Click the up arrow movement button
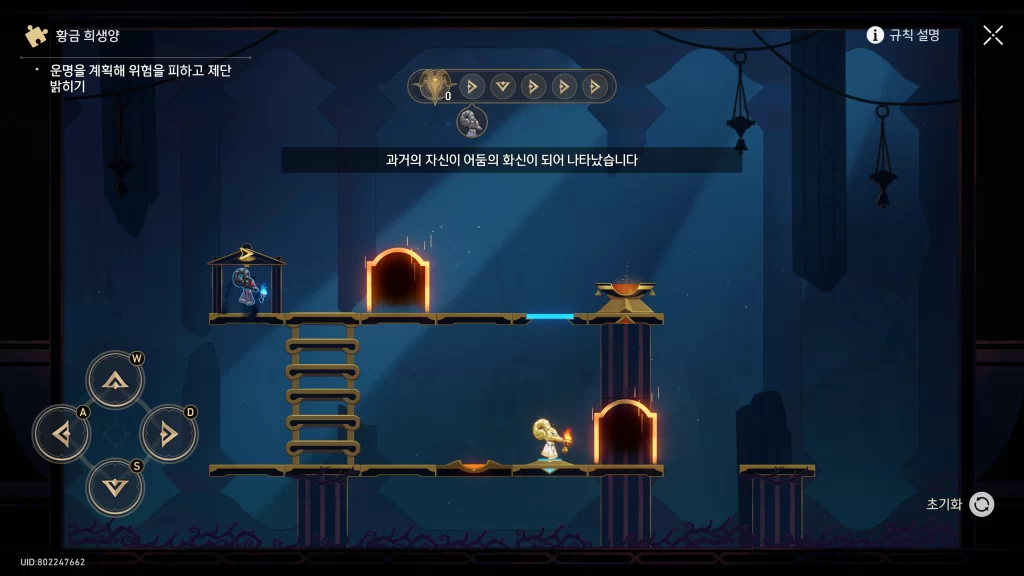The height and width of the screenshot is (576, 1024). tap(115, 380)
